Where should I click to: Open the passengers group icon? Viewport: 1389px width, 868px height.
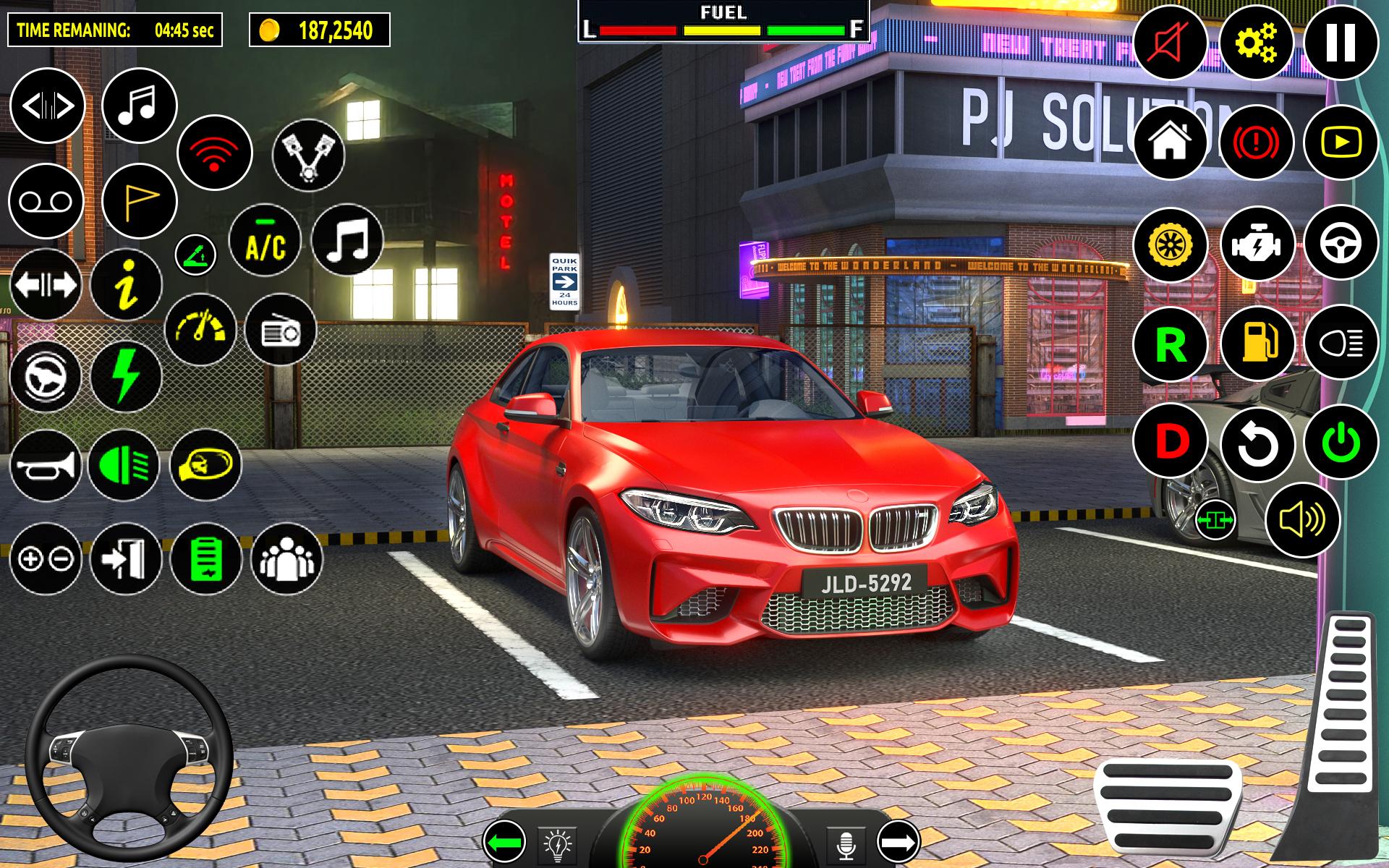click(286, 559)
